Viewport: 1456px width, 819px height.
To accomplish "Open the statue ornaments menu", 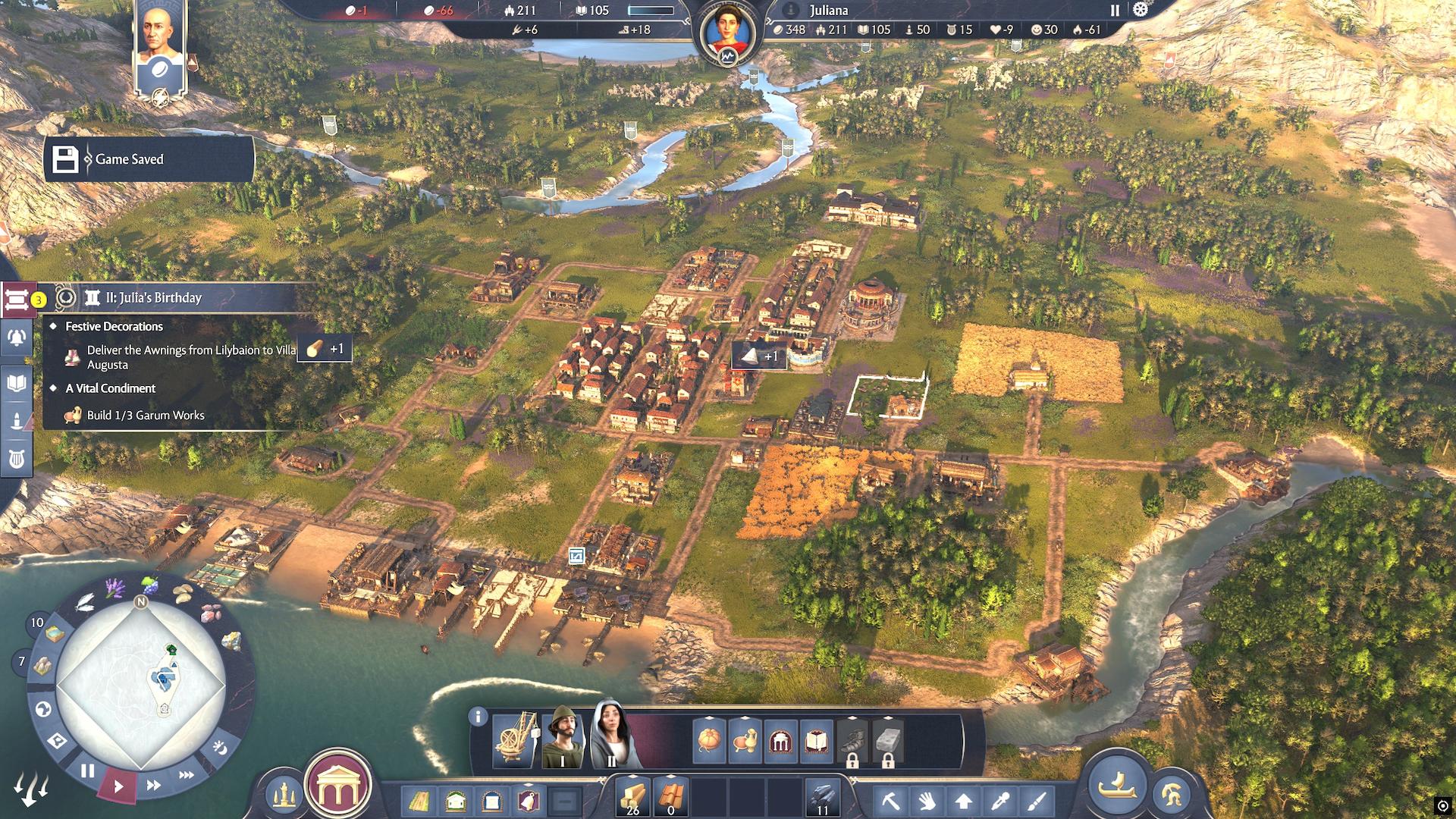I will 284,795.
